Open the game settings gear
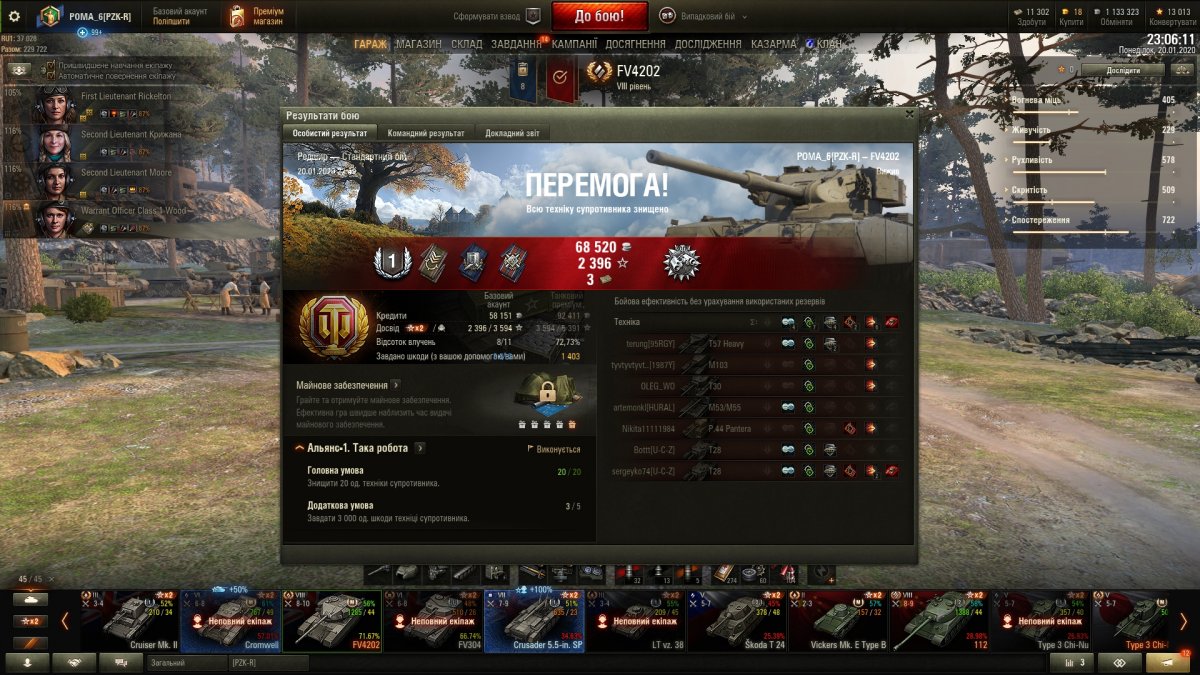The image size is (1200, 675). (14, 16)
